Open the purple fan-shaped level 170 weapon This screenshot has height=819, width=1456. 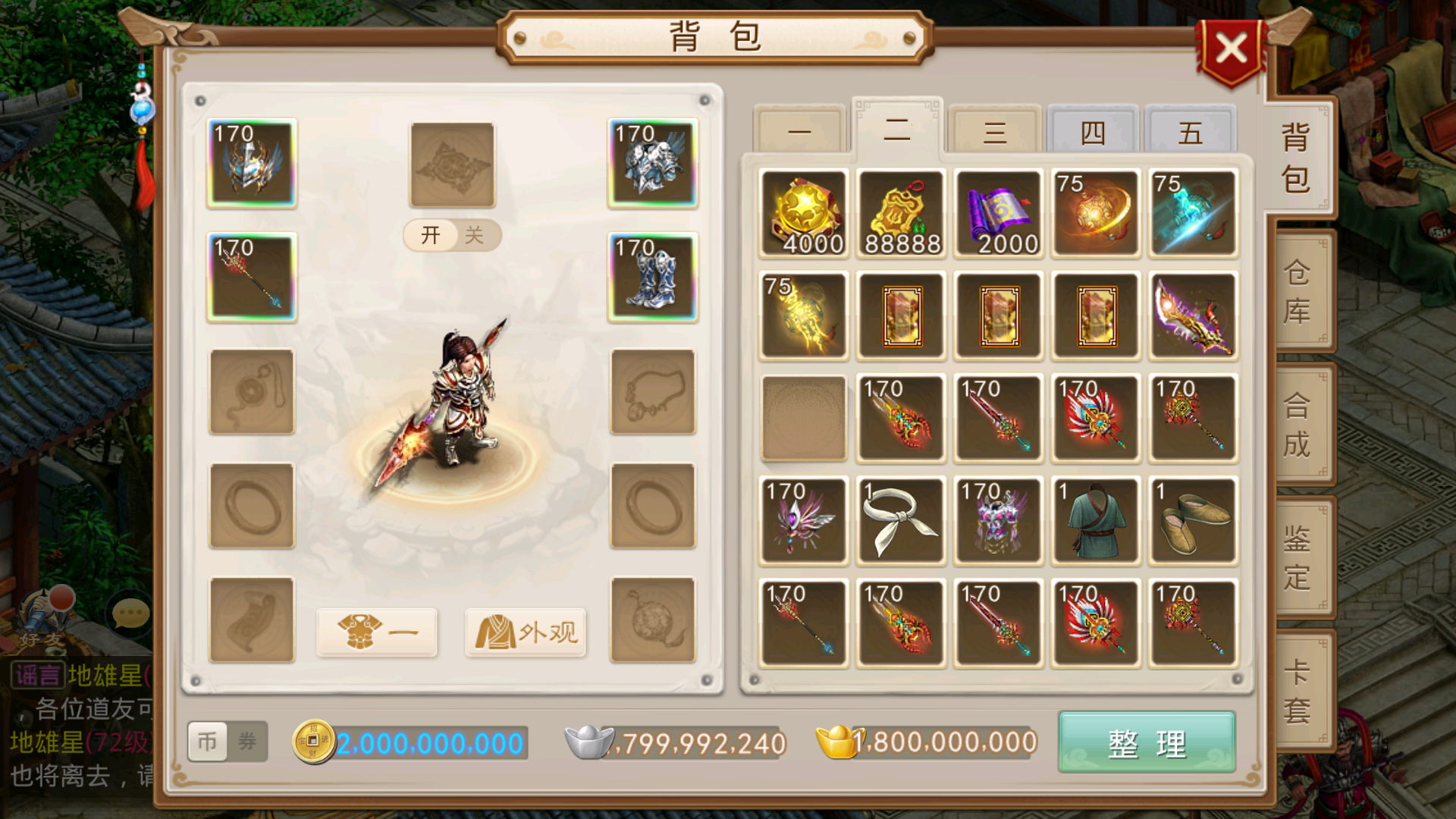click(803, 520)
